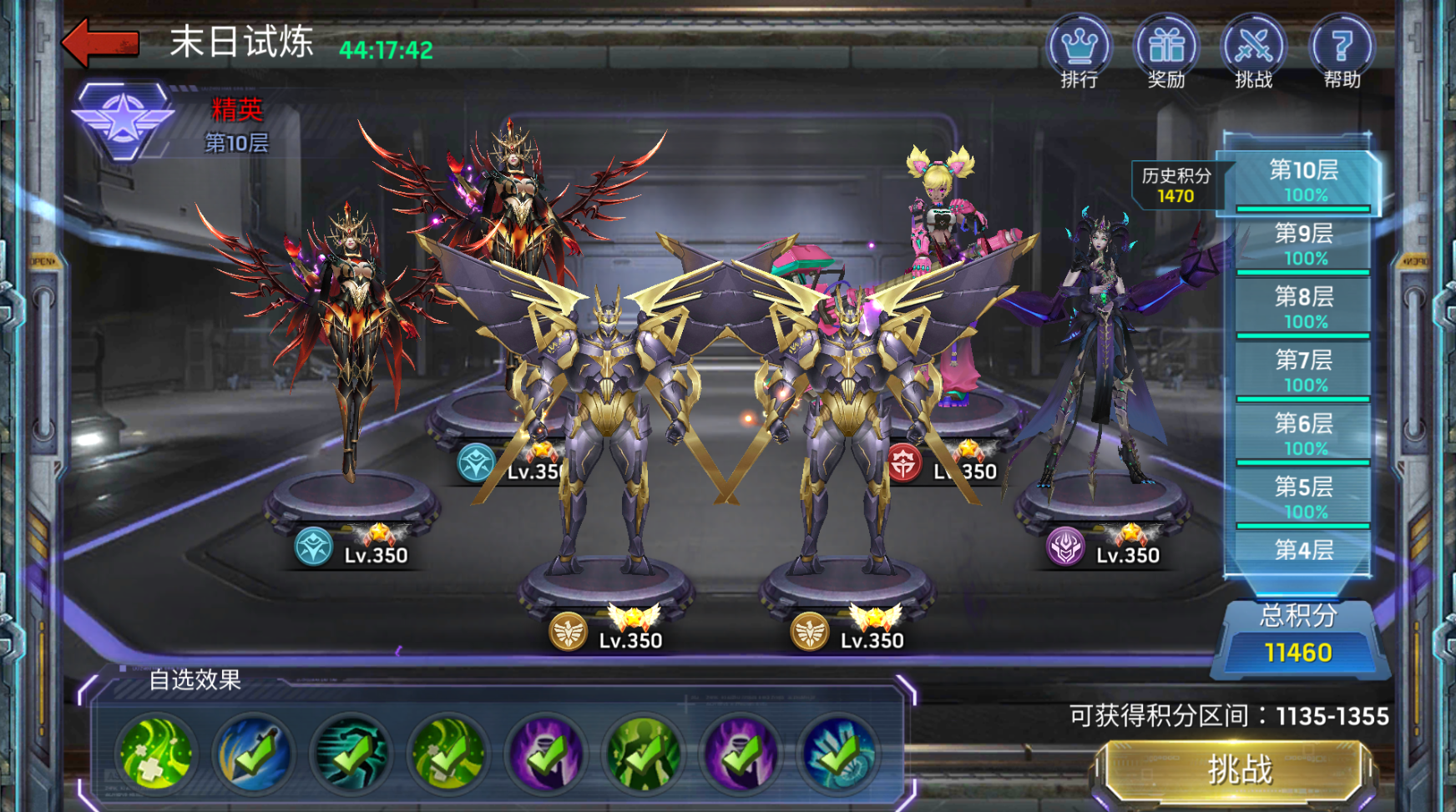Viewport: 1456px width, 812px height.
Task: Open the 帮助 help icon
Action: pyautogui.click(x=1342, y=52)
